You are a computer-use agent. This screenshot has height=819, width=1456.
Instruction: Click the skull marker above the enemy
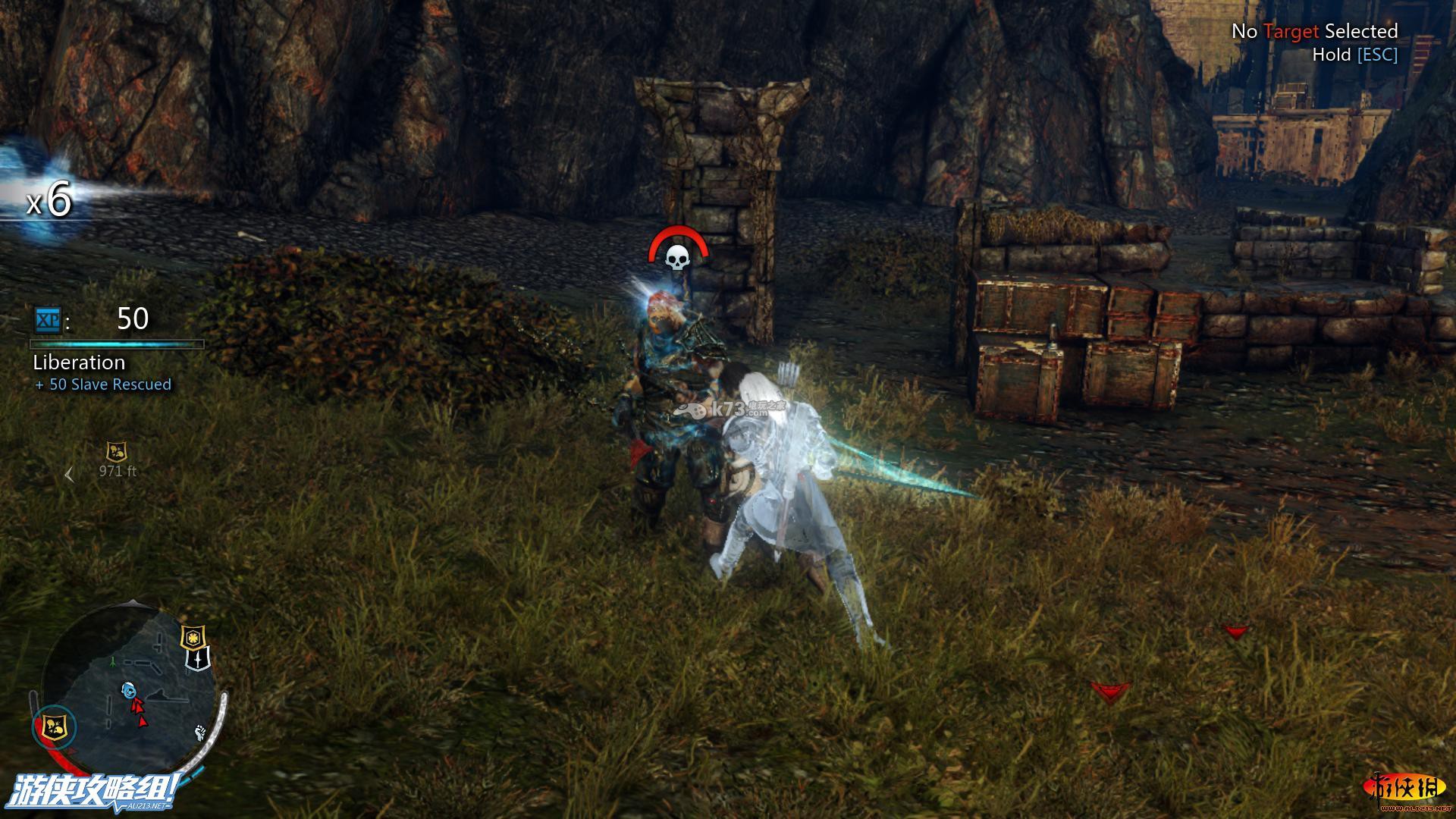point(677,257)
